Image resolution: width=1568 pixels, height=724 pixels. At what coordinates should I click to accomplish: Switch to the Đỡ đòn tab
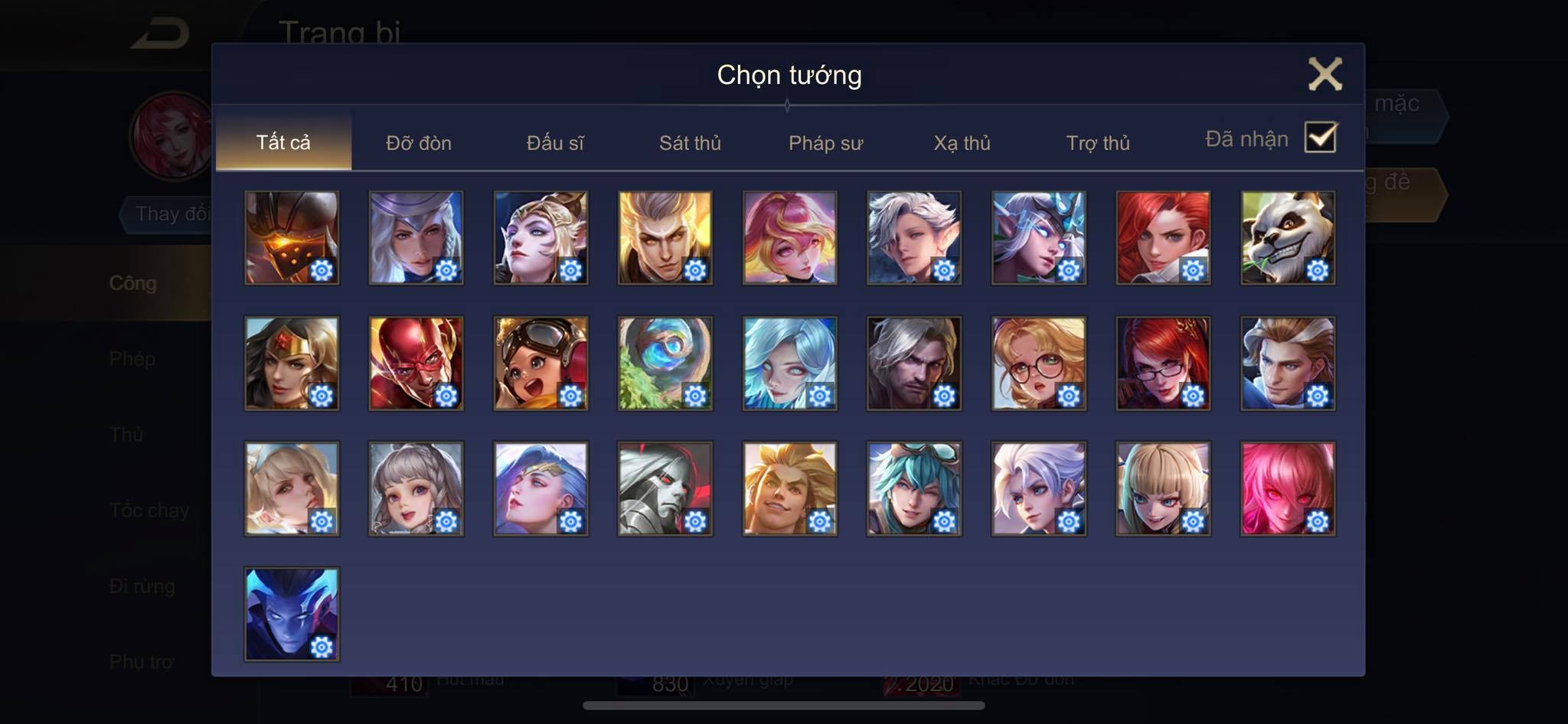point(418,142)
